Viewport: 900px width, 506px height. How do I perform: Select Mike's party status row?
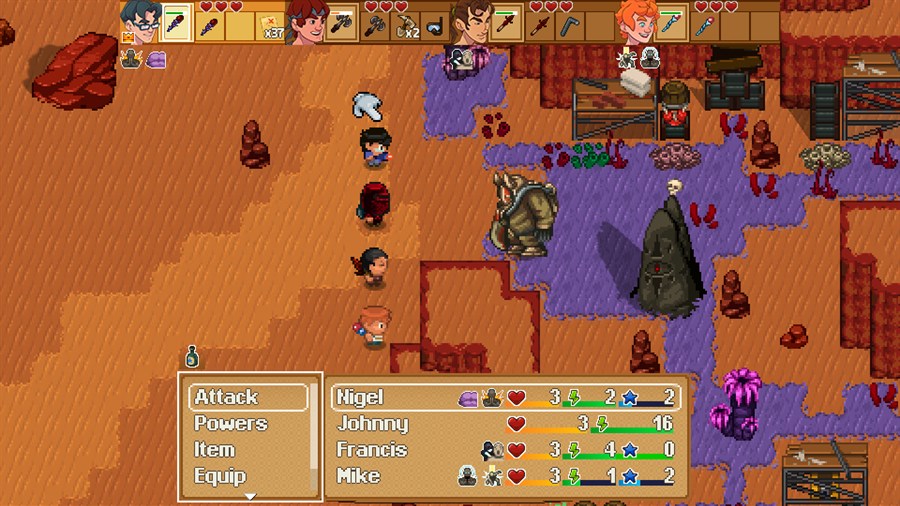(x=506, y=476)
